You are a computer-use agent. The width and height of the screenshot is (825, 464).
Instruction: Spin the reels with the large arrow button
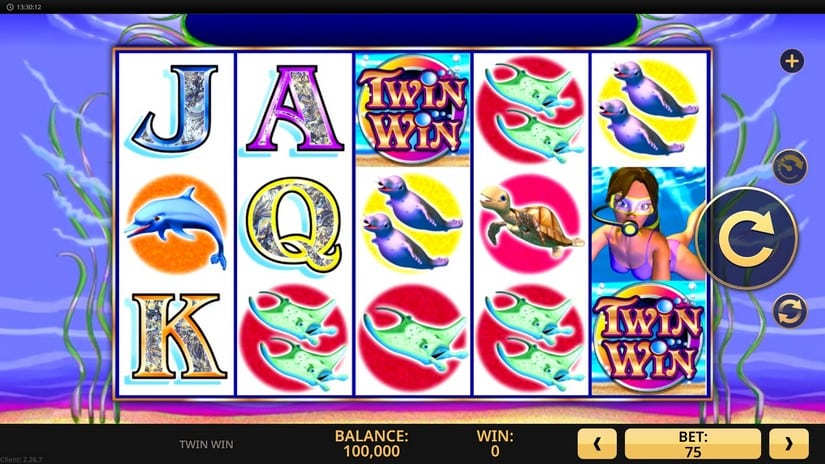(746, 237)
